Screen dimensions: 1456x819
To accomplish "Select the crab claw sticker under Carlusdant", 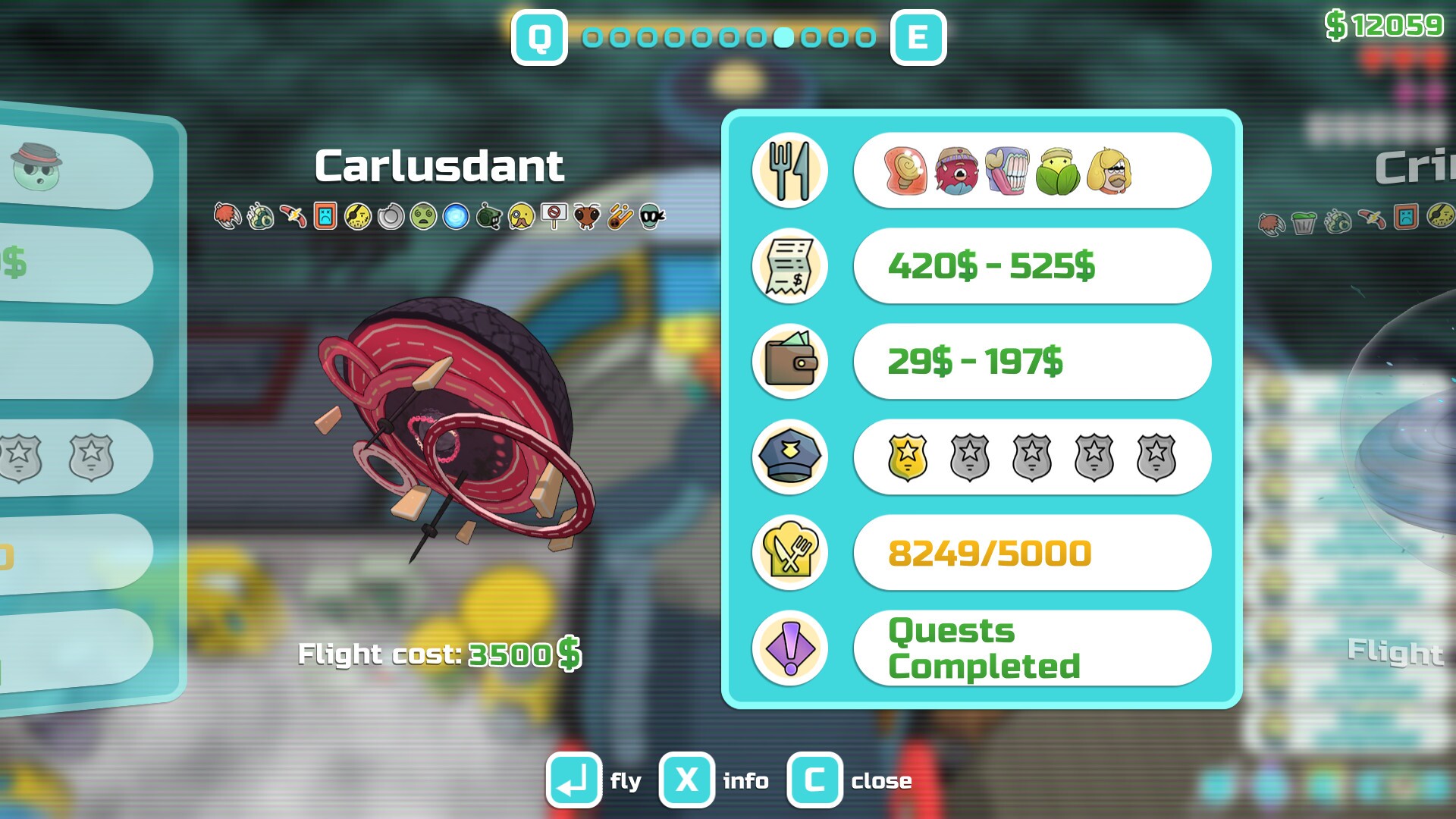I will (x=228, y=216).
